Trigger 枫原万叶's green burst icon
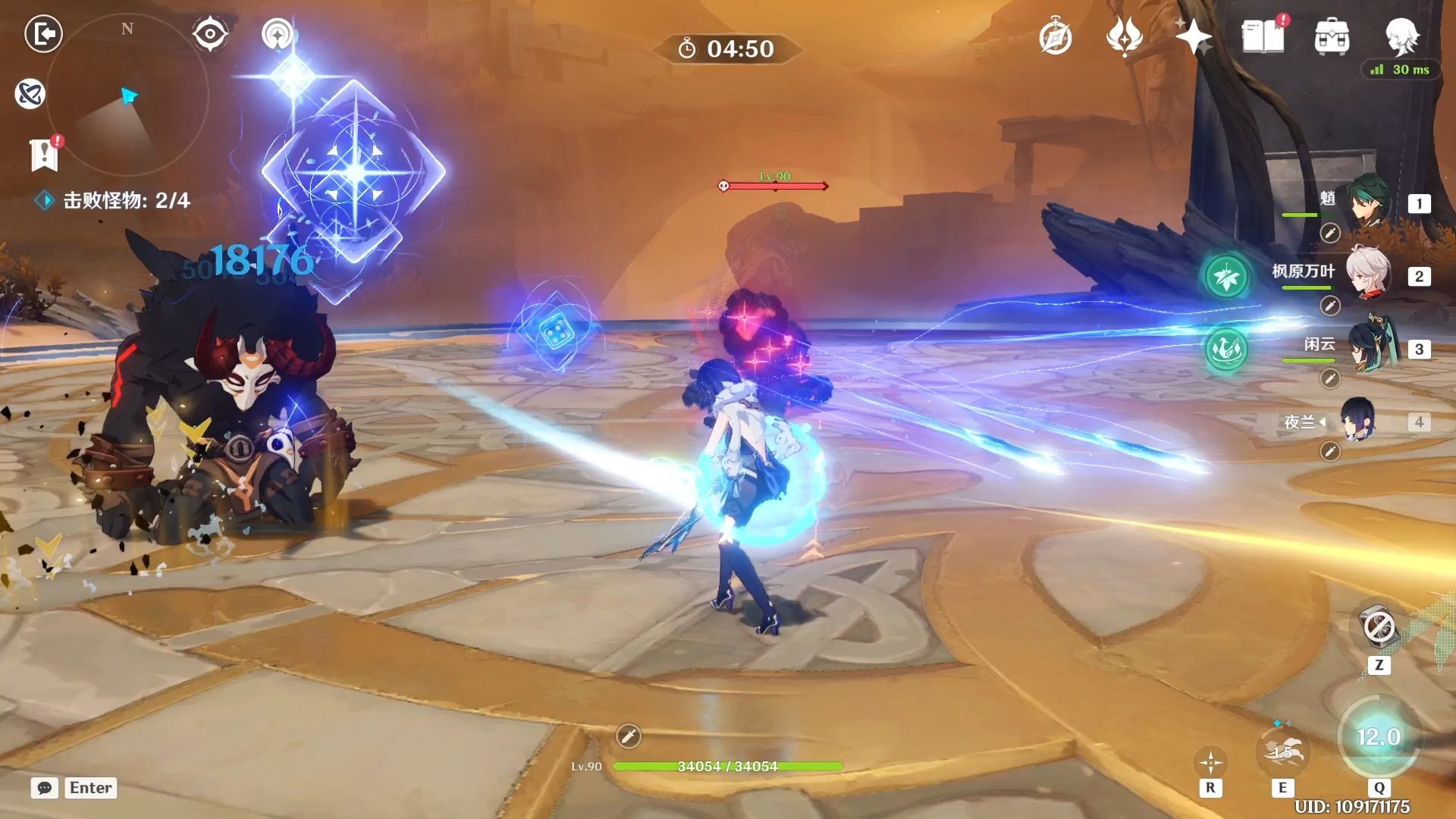Screen dimensions: 1456x819 (x=1225, y=277)
